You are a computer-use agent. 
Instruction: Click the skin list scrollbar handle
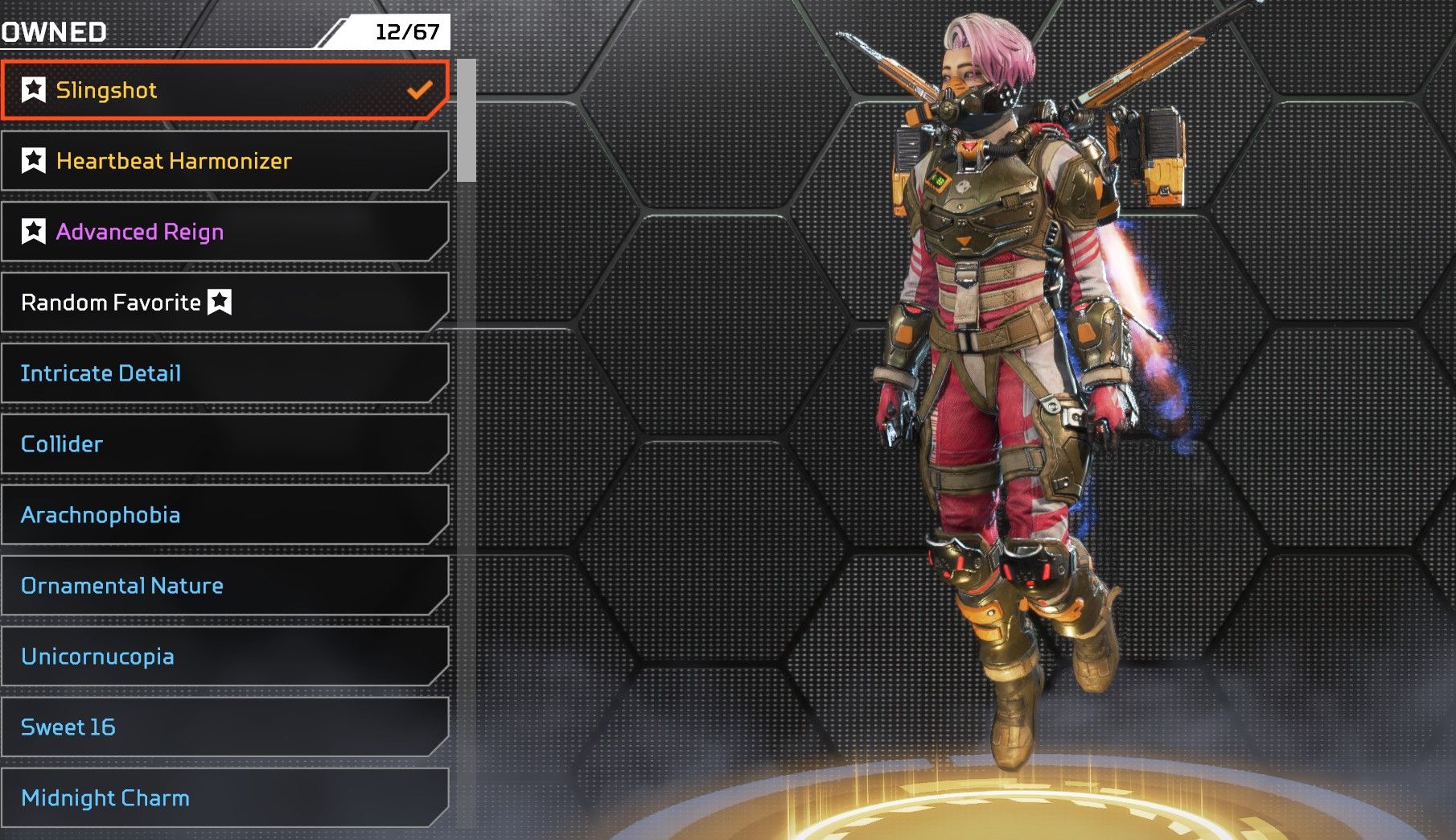point(466,121)
